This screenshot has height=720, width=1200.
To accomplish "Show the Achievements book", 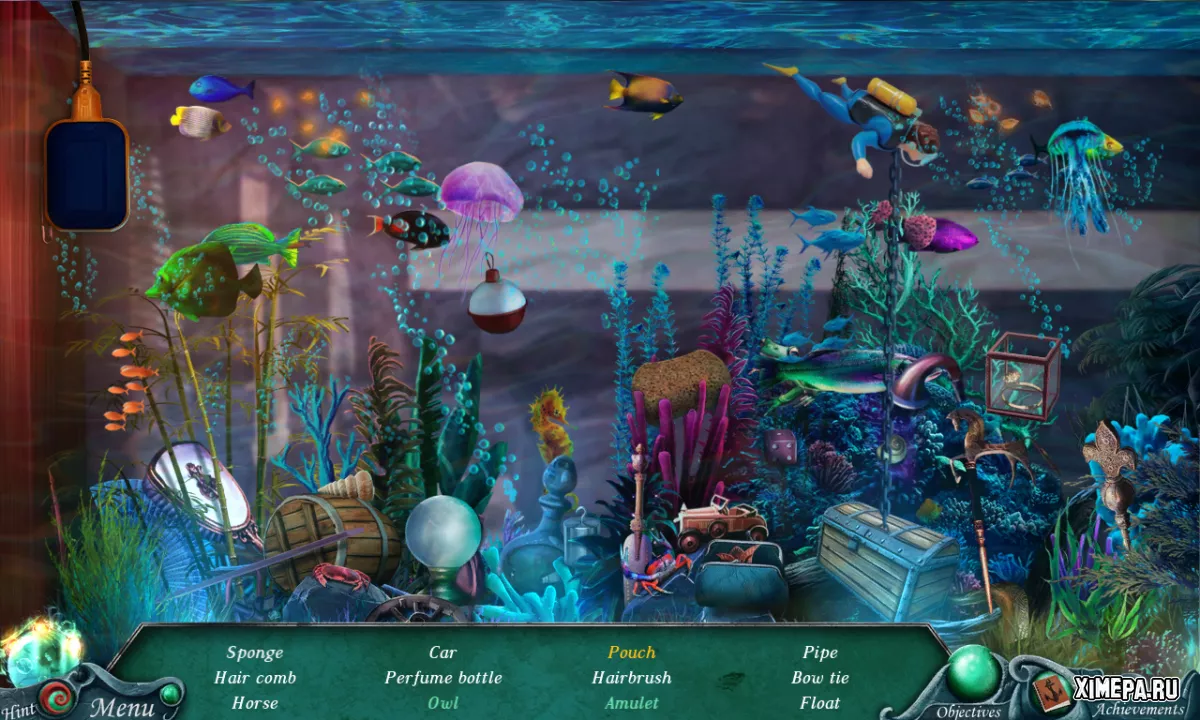I will point(1050,690).
